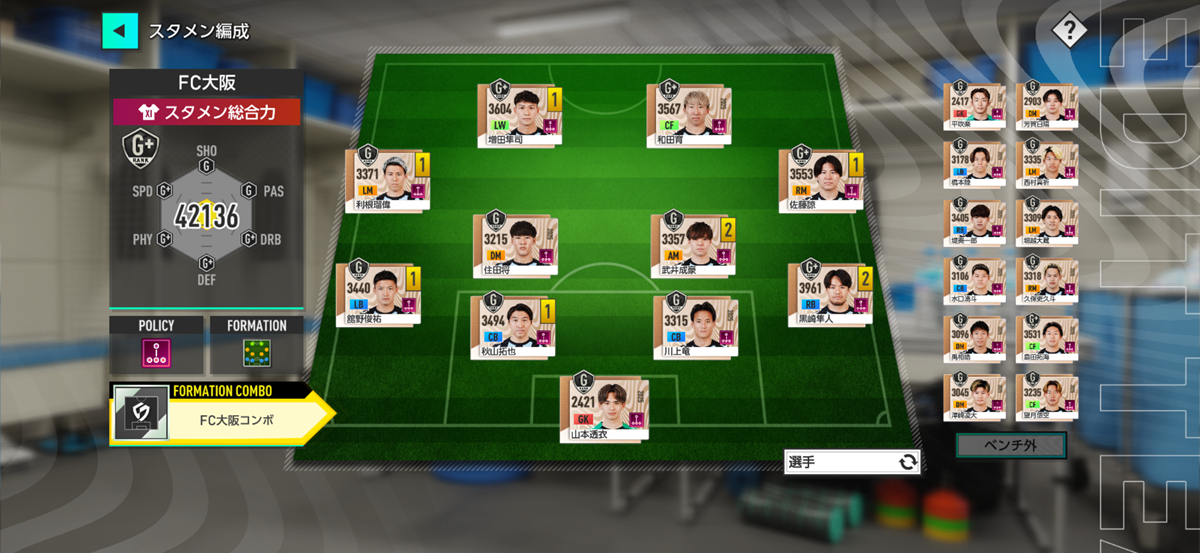
Task: Pick the LM card rated 3371 on pitch
Action: (384, 181)
